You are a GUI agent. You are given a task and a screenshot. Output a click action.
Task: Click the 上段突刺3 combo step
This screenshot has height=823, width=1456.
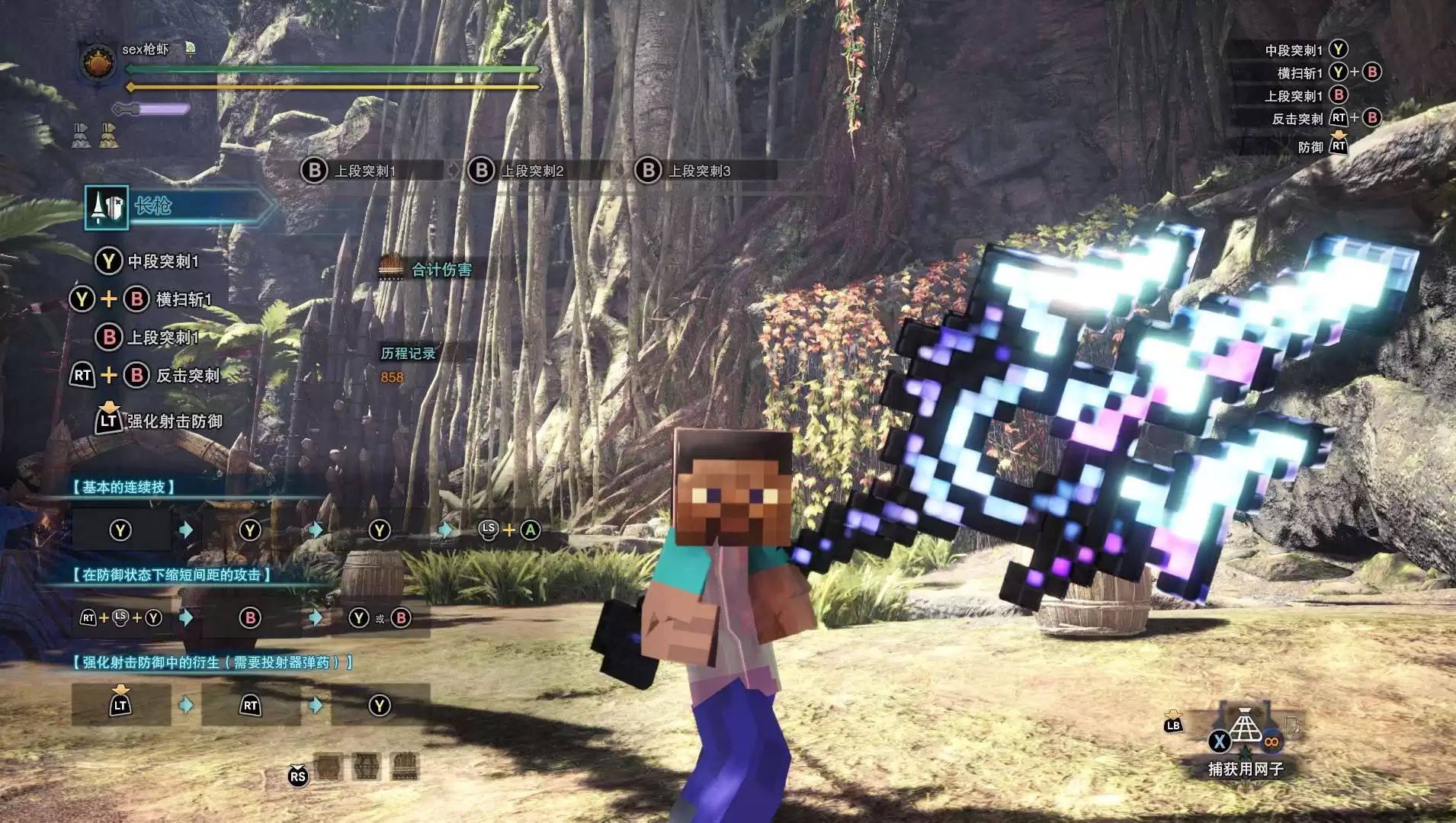coord(698,171)
